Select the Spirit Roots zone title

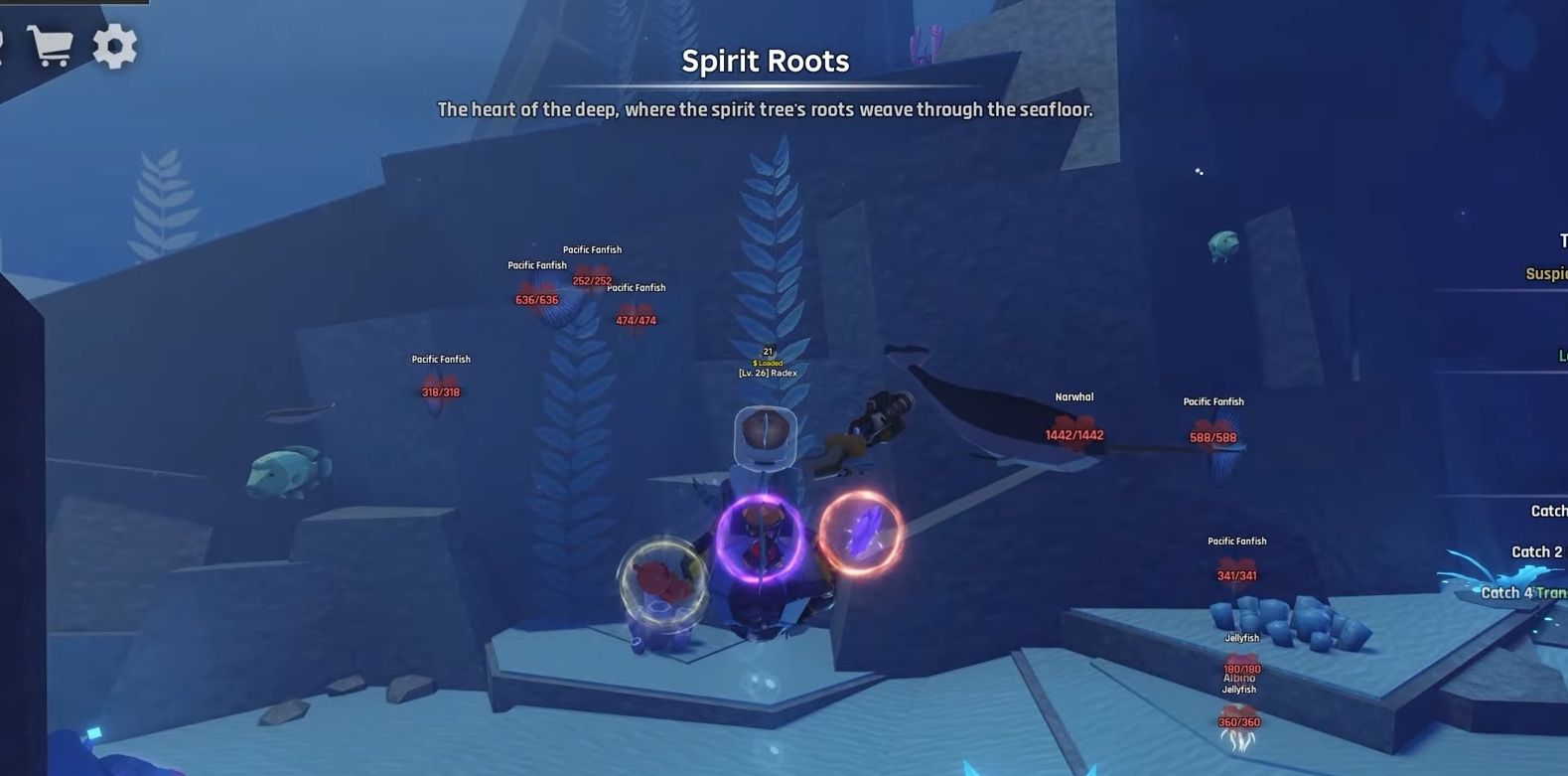pyautogui.click(x=765, y=61)
